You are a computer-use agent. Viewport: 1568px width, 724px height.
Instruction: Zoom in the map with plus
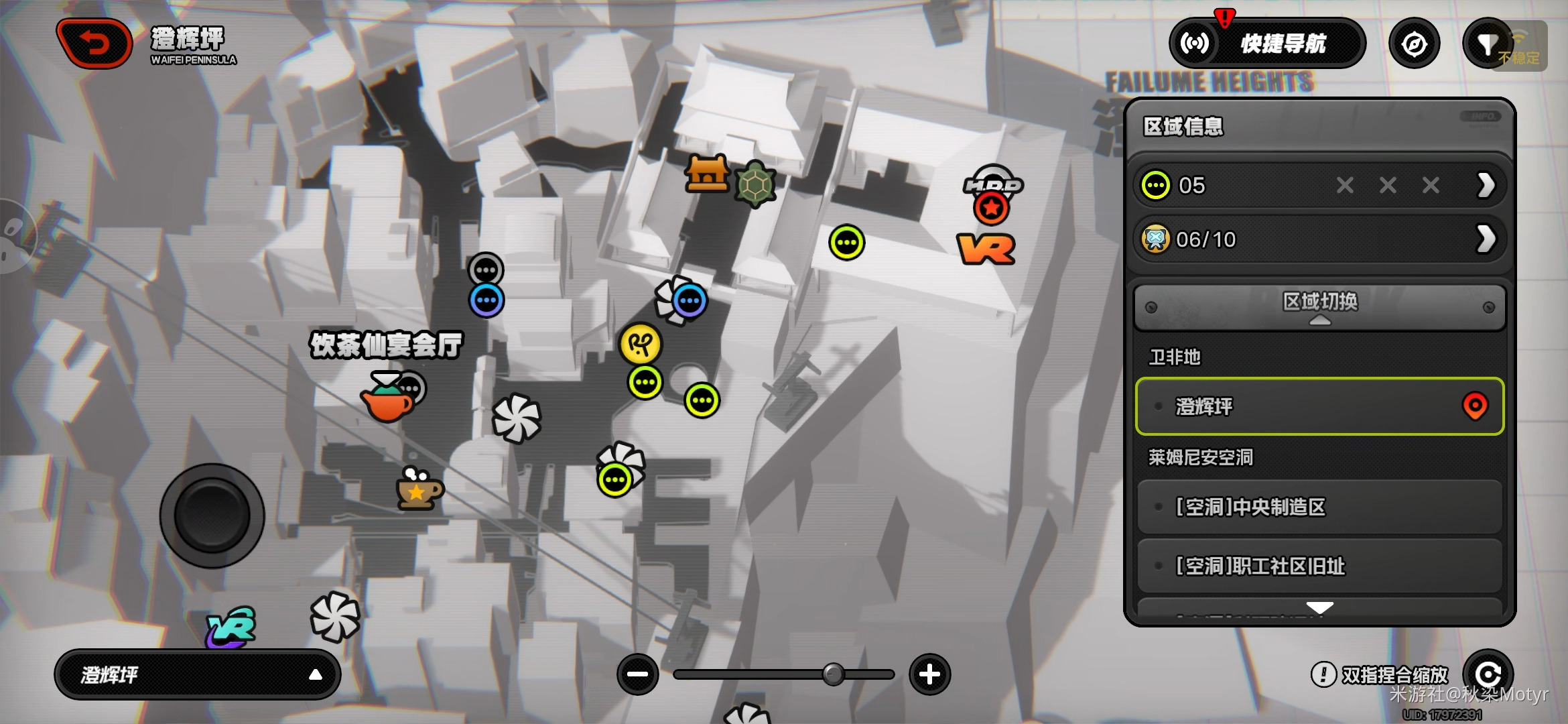click(929, 674)
